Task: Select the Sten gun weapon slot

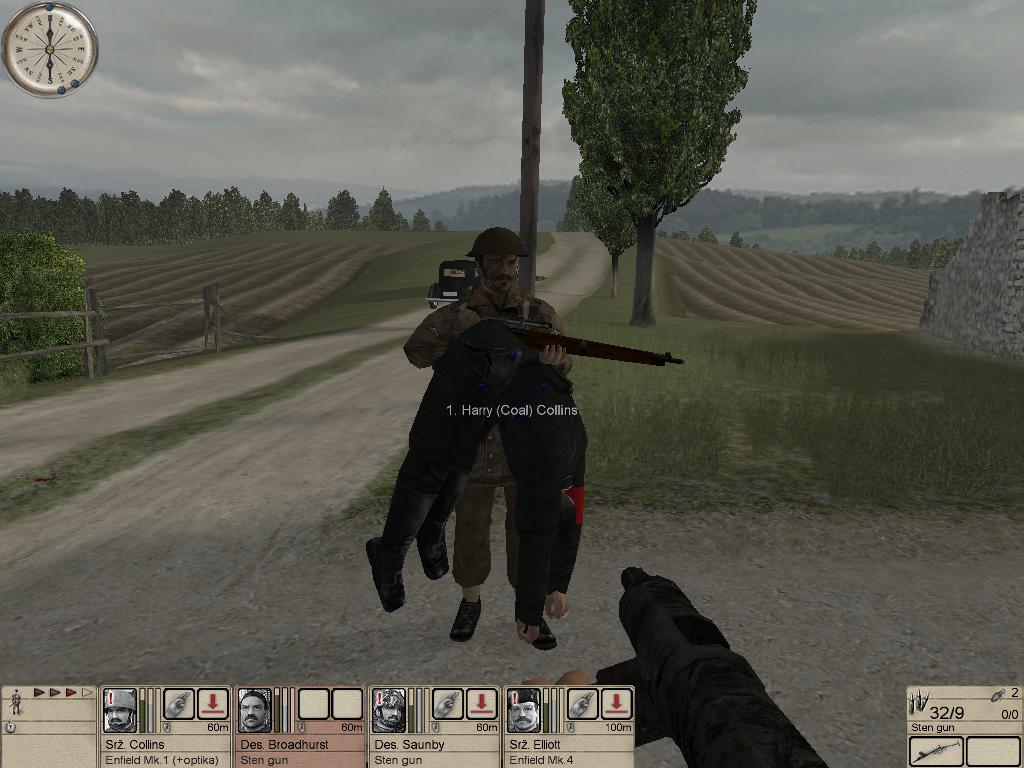Action: click(x=936, y=751)
